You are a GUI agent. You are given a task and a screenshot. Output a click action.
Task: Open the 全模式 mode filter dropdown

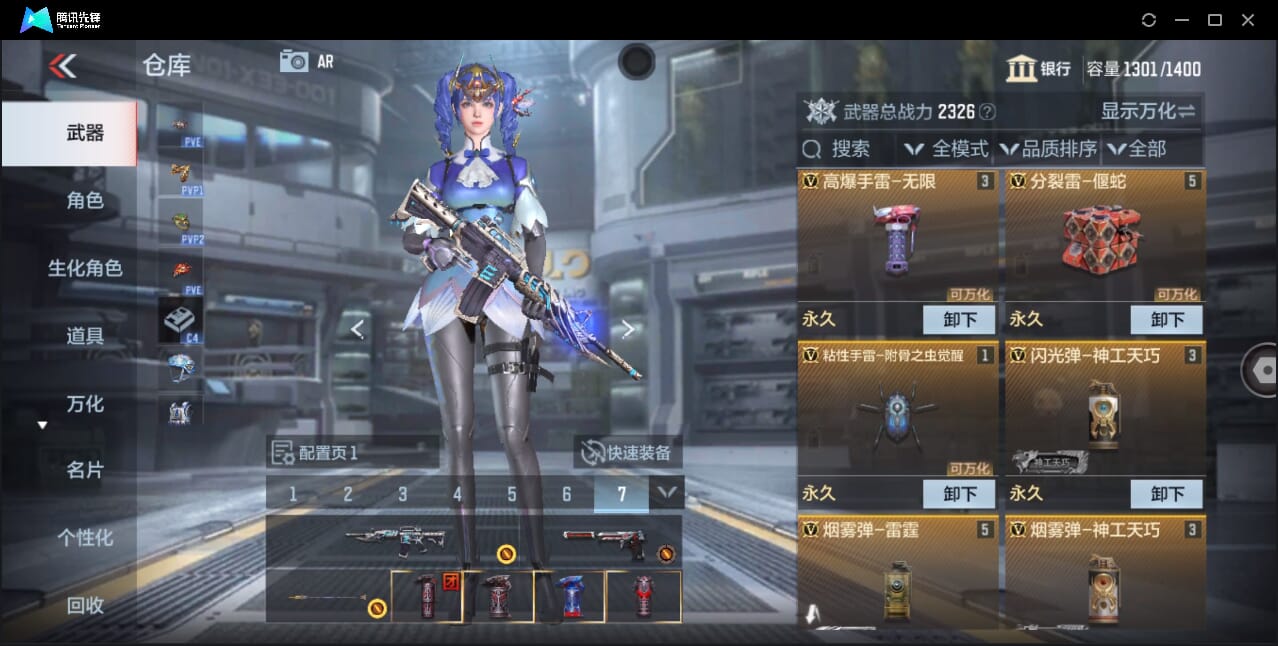click(x=946, y=149)
